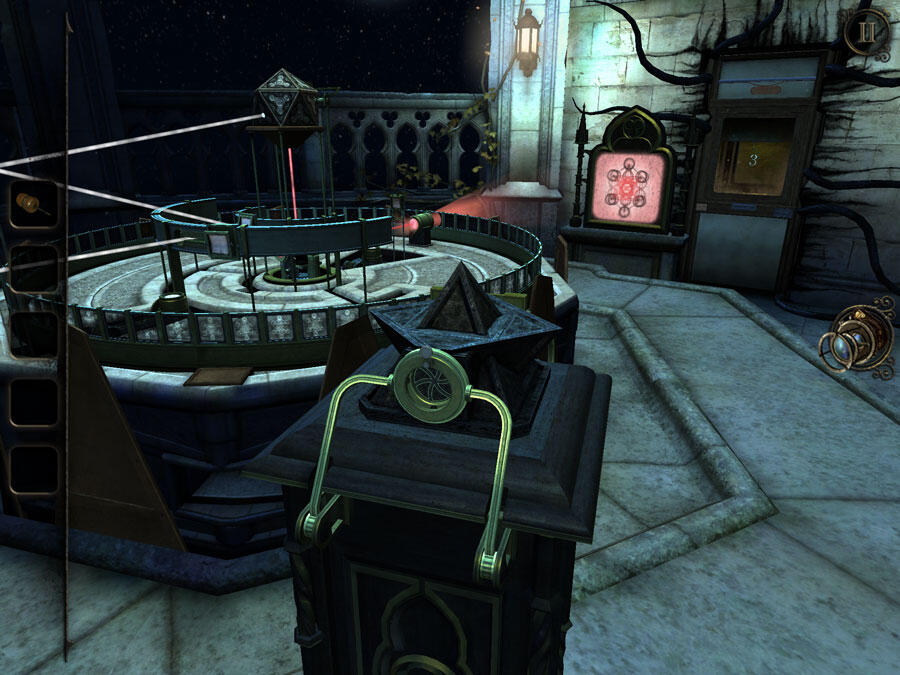Pause the game with the top-right button
Image resolution: width=900 pixels, height=675 pixels.
866,31
